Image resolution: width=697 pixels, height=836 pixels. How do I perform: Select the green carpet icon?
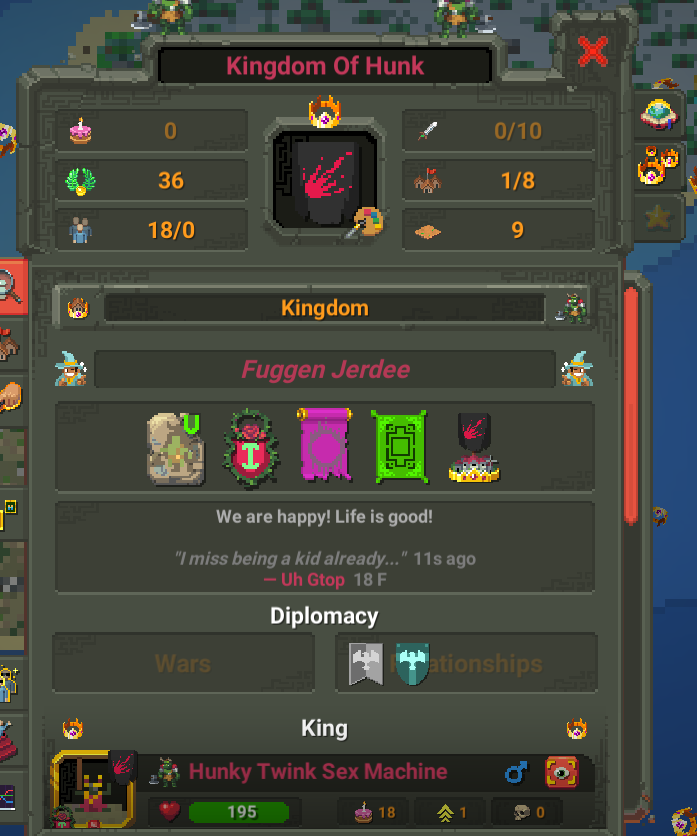399,447
